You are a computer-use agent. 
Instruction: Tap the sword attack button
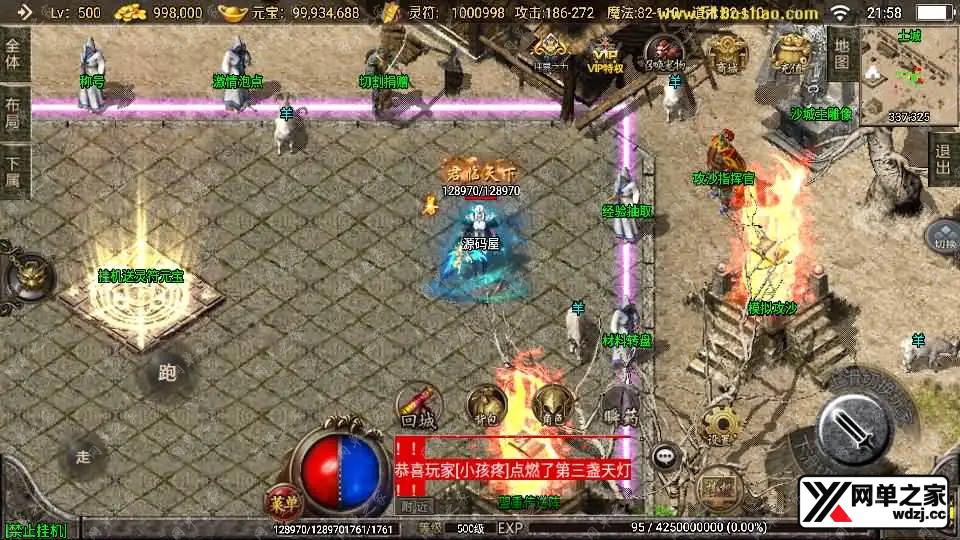point(853,427)
